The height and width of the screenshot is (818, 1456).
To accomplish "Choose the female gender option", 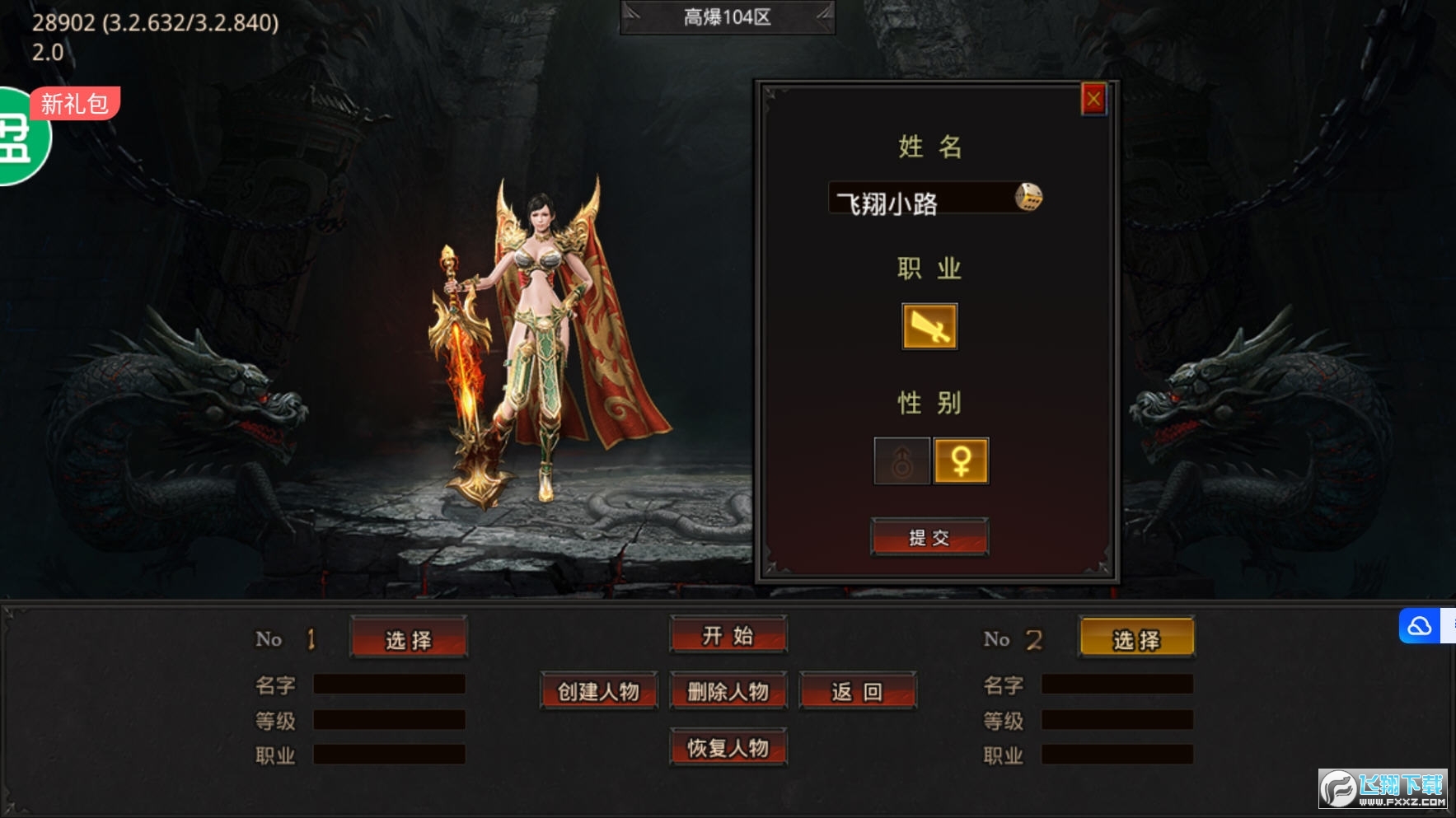I will (x=961, y=460).
